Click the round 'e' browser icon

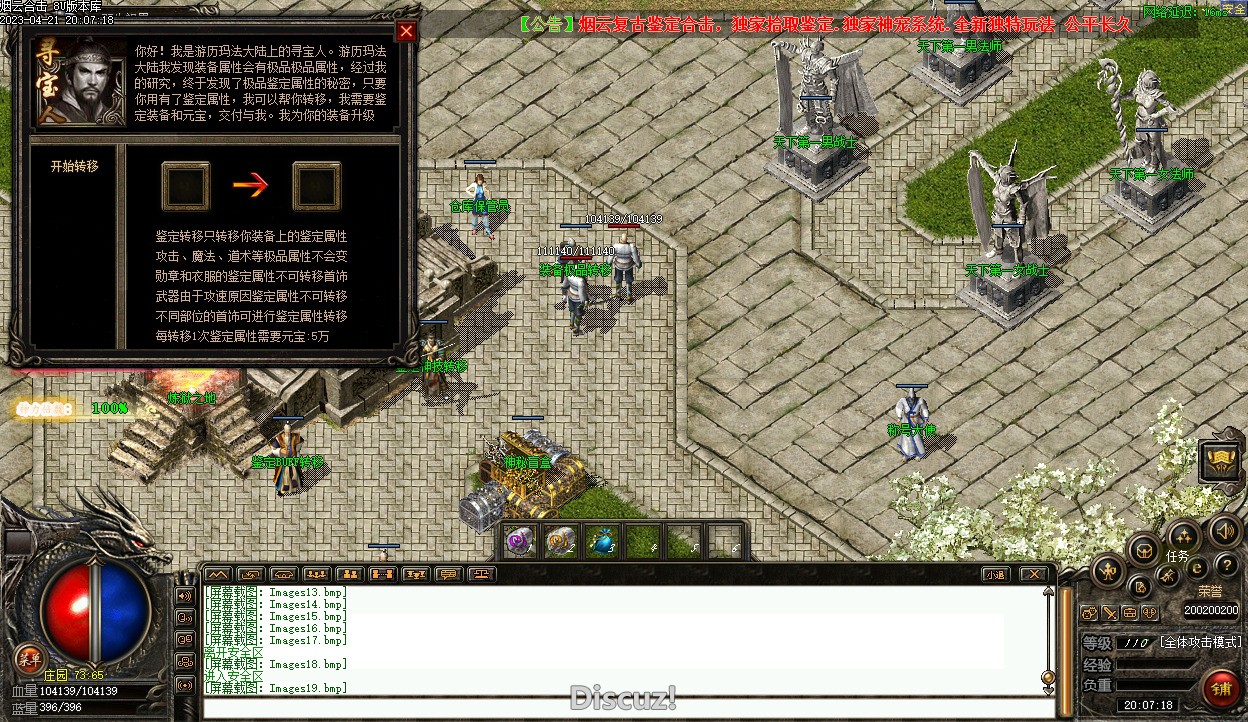pos(1196,568)
